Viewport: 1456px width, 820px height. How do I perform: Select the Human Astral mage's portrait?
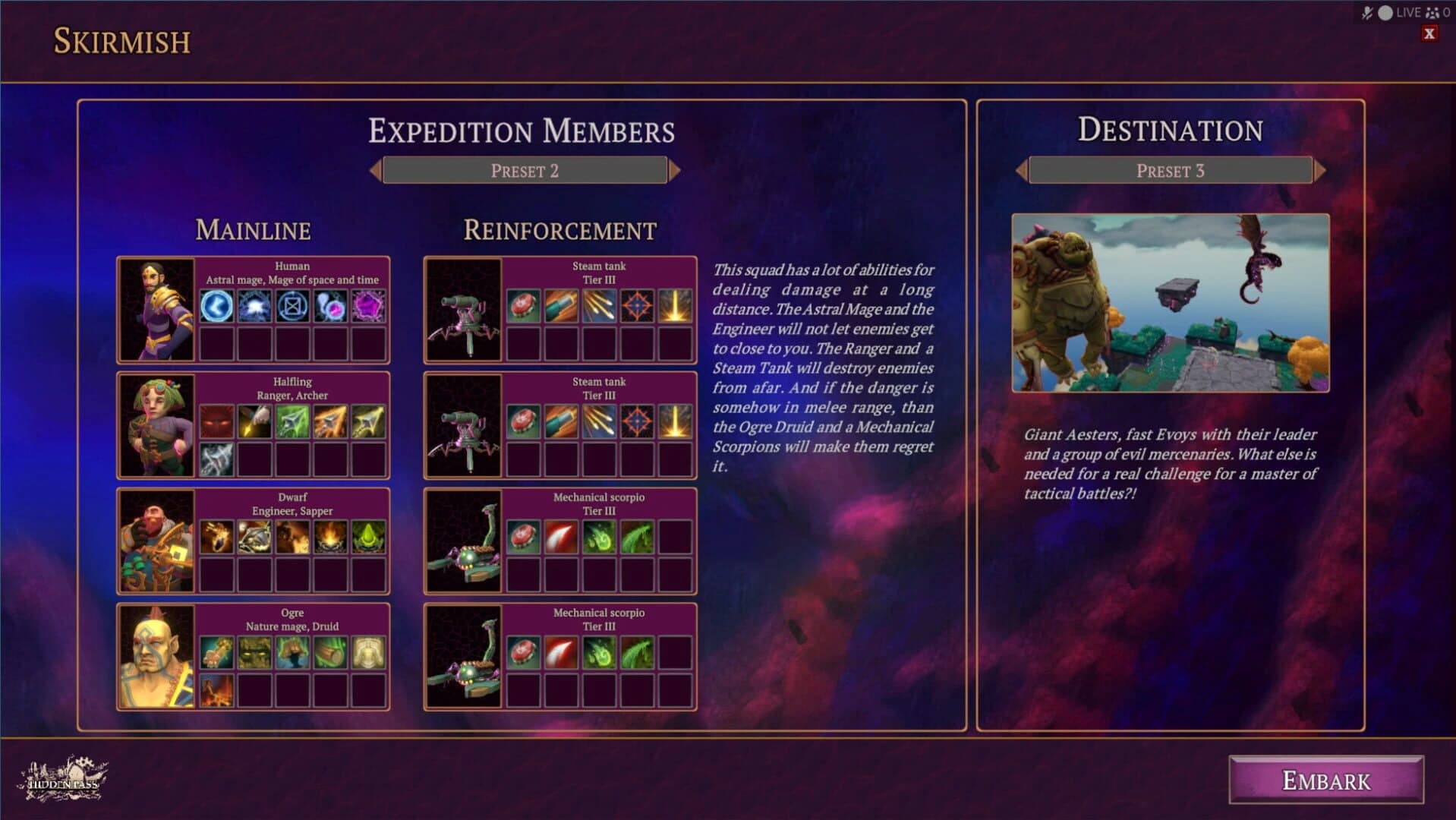click(x=156, y=308)
